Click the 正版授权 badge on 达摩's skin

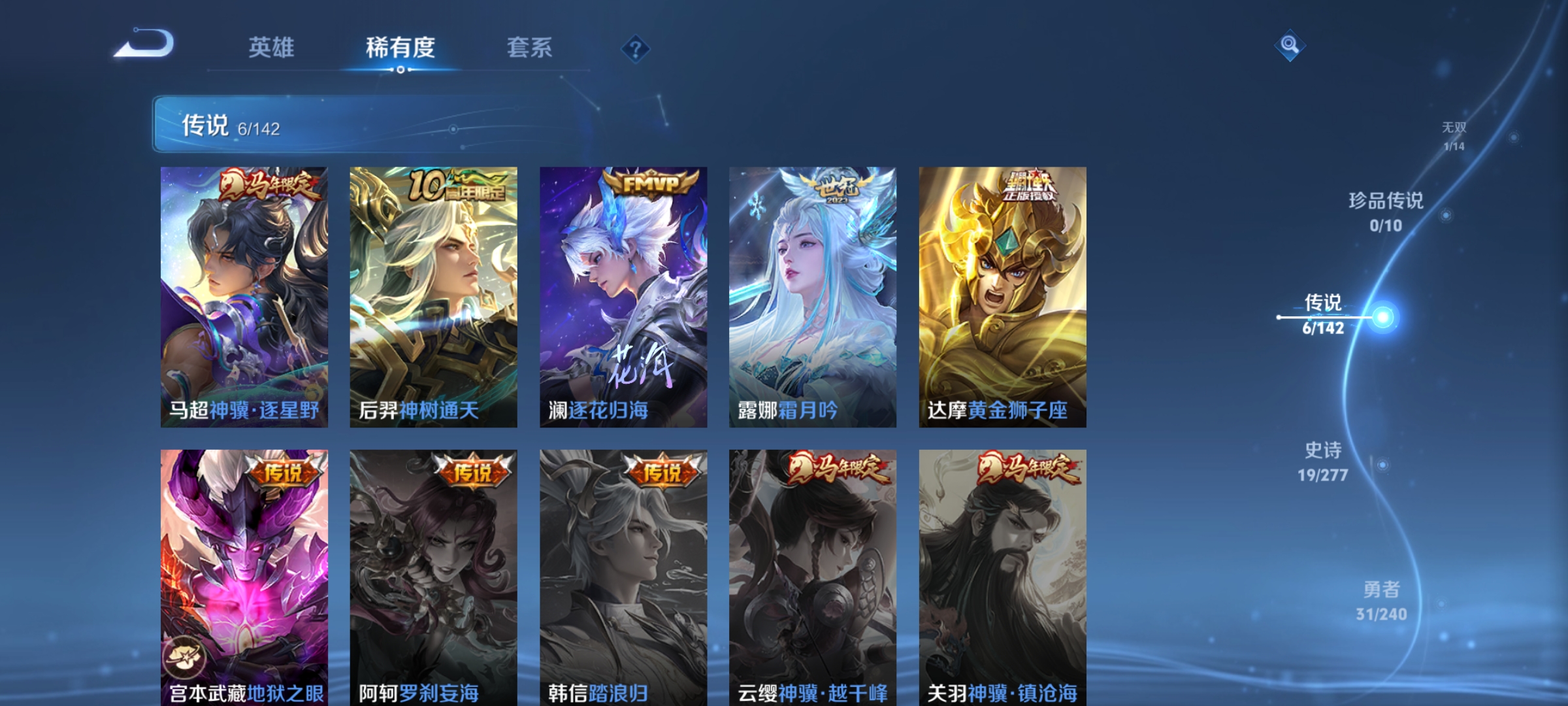1030,188
